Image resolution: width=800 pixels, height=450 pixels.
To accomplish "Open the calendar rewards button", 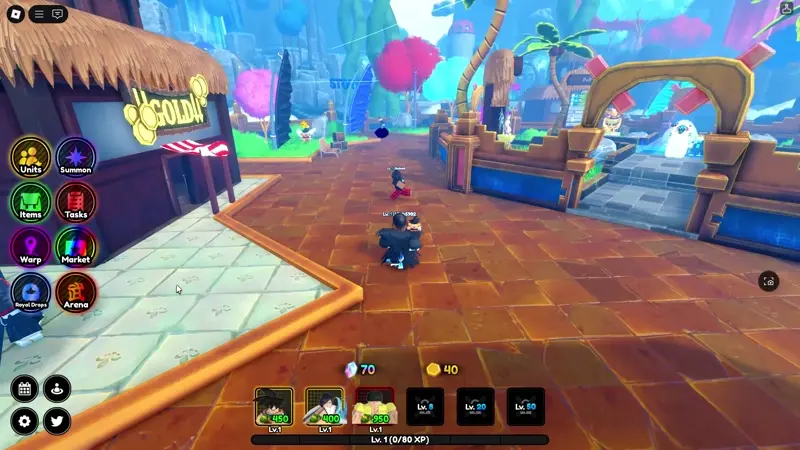I will [25, 389].
